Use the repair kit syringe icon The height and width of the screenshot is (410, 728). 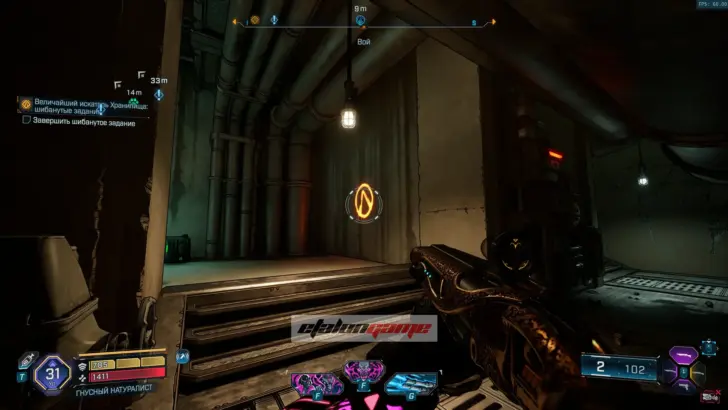(27, 360)
